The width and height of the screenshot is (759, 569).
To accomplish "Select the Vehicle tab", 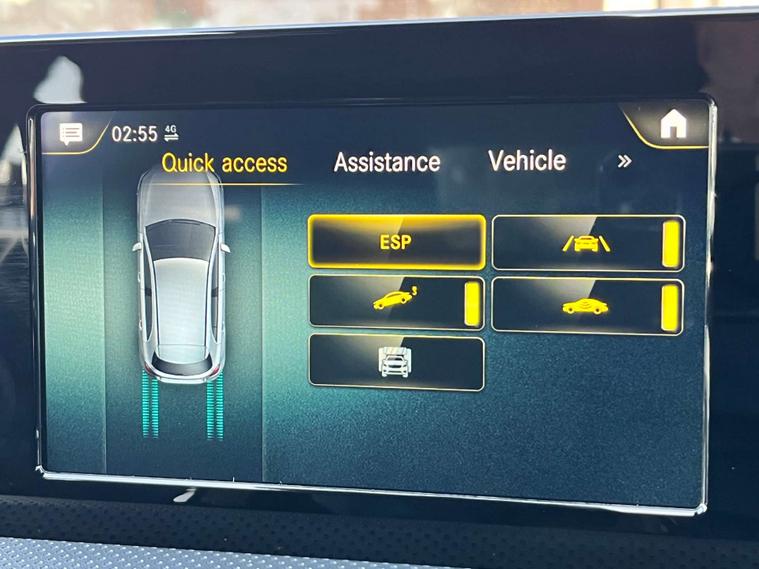I will tap(527, 161).
